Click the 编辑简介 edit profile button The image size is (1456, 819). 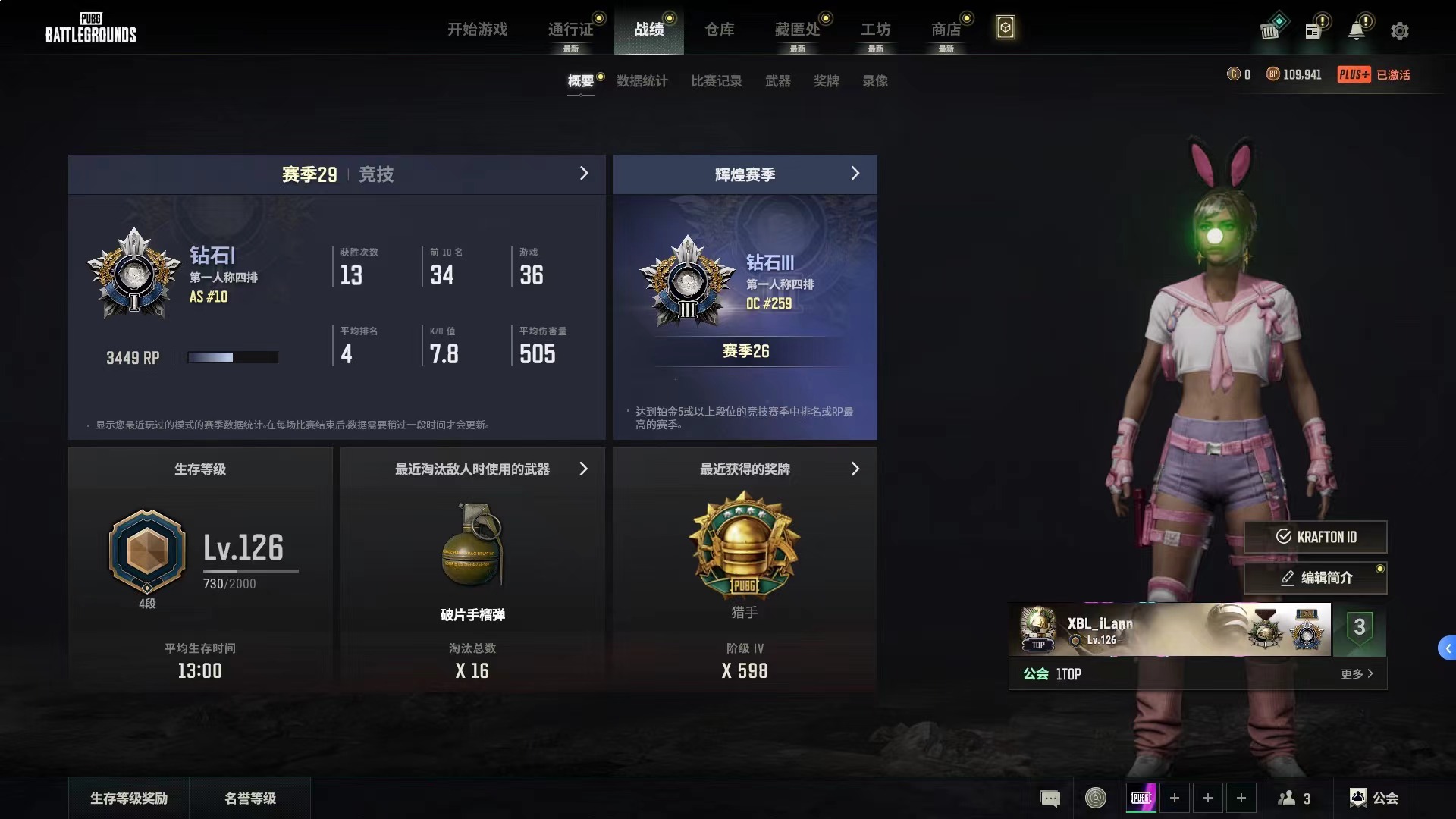click(1316, 578)
